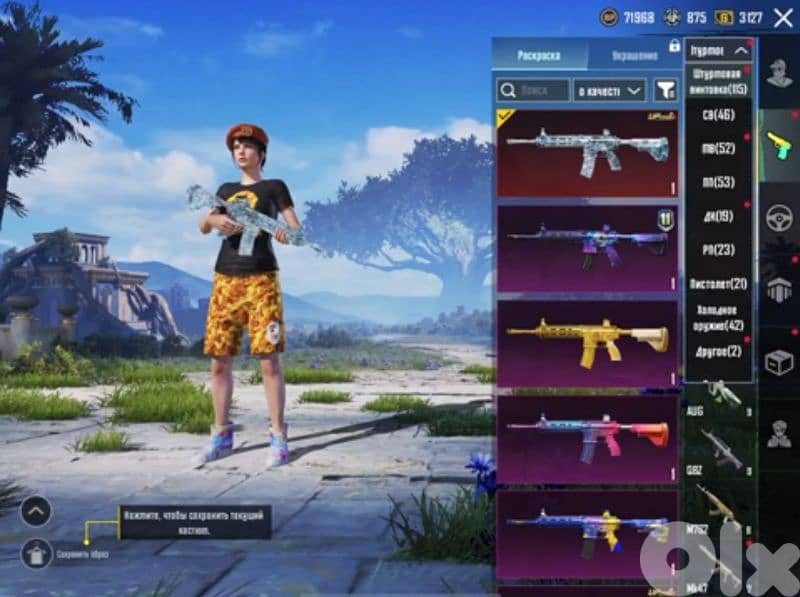The image size is (800, 597).
Task: Switch to the Раскраска tab
Action: pos(538,54)
